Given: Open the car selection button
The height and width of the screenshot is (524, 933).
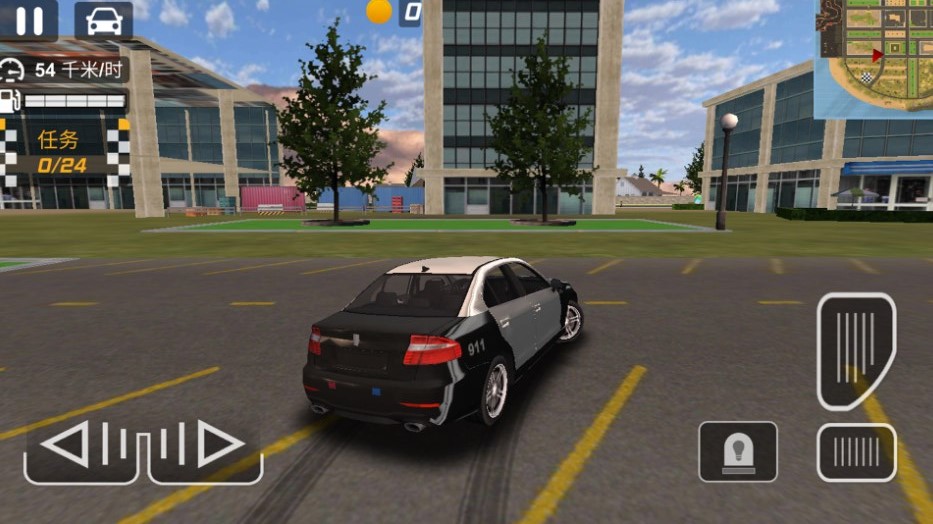Looking at the screenshot, I should click(x=103, y=20).
